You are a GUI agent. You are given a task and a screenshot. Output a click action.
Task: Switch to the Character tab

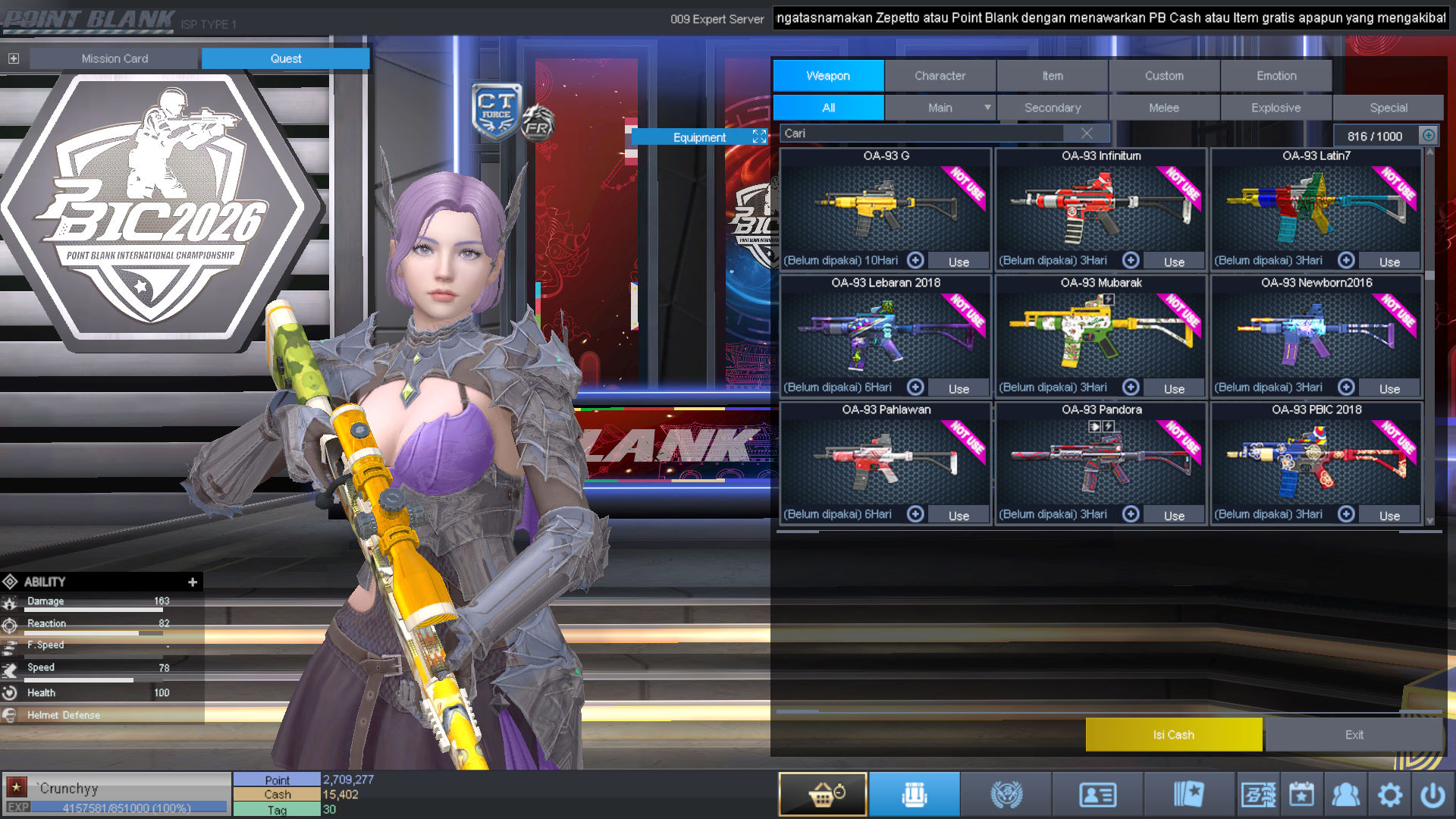pyautogui.click(x=940, y=76)
